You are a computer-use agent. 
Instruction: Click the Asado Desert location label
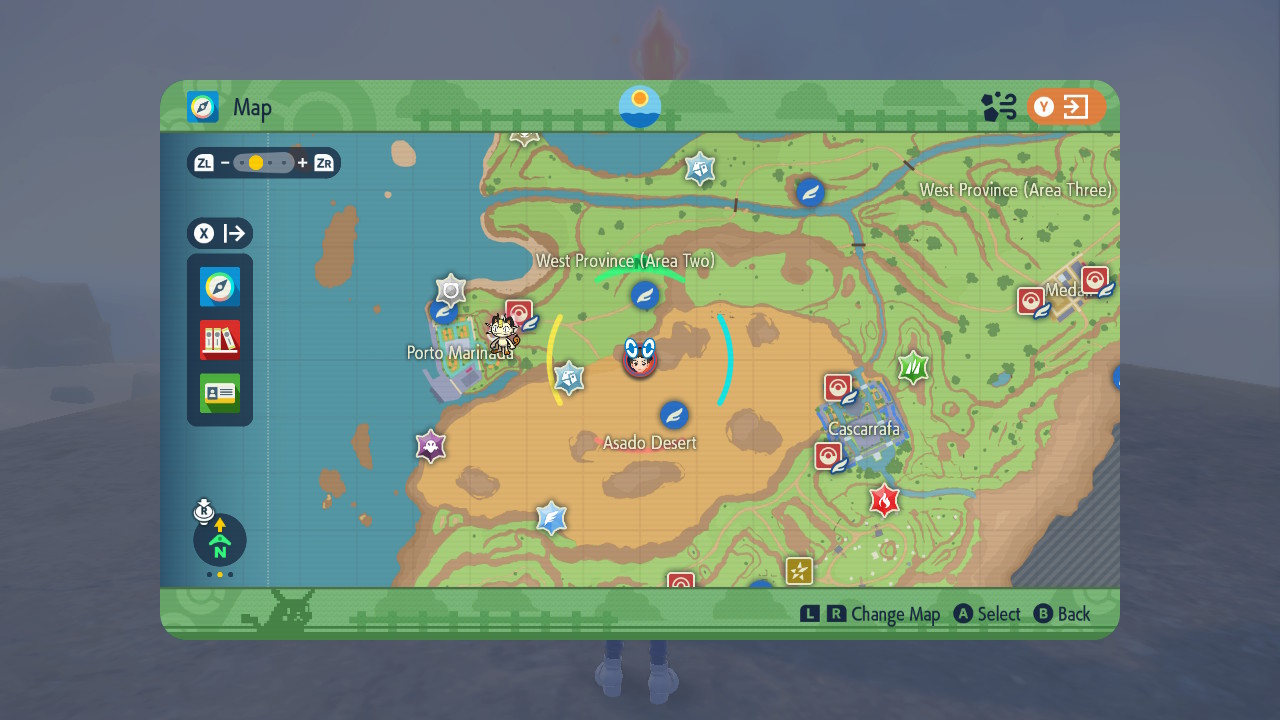[648, 442]
